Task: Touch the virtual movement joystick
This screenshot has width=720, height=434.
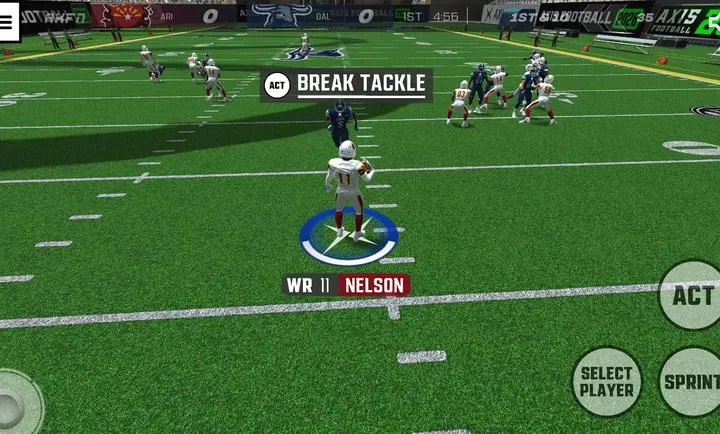Action: [14, 404]
